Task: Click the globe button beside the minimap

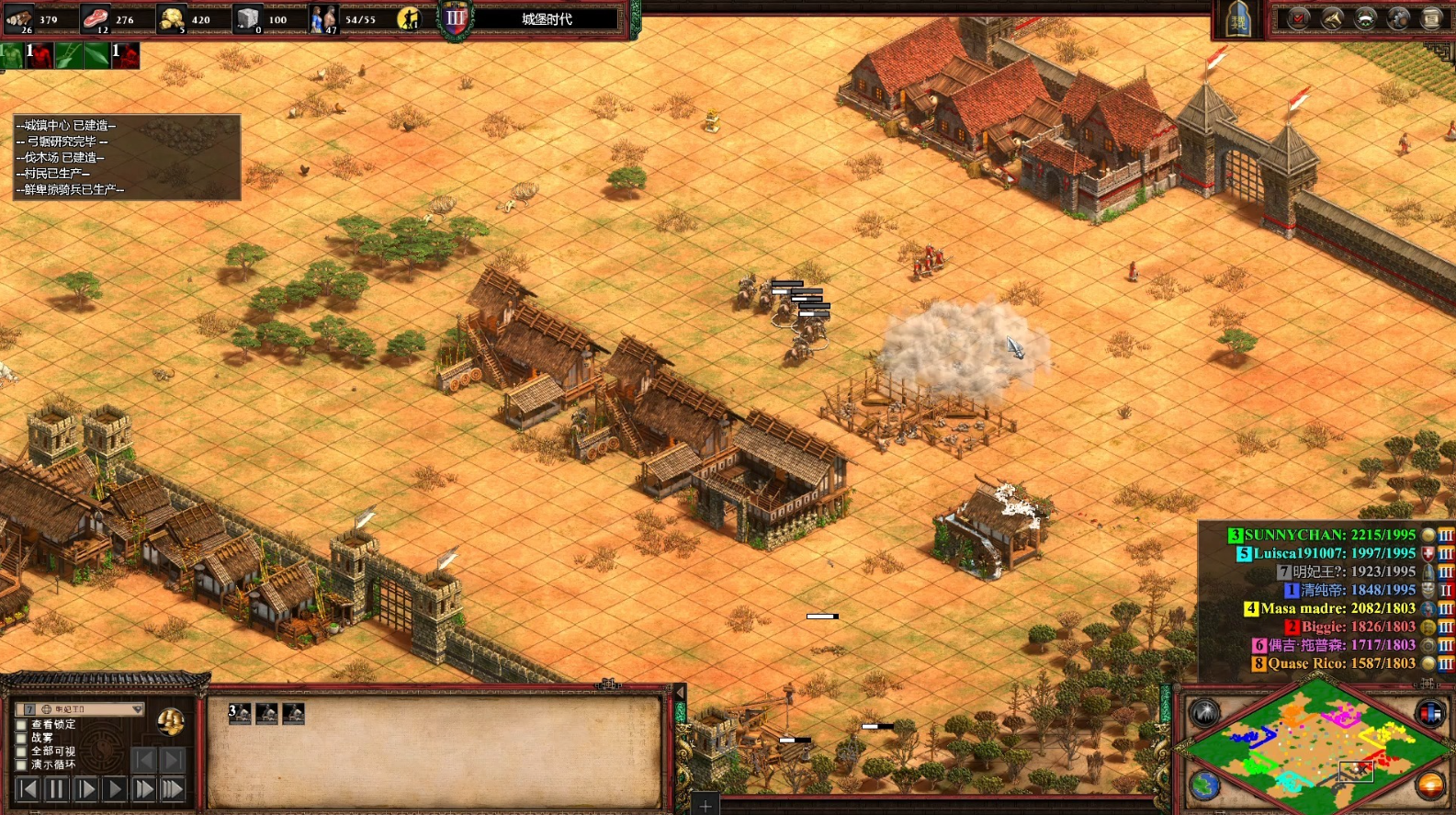Action: pos(1205,785)
